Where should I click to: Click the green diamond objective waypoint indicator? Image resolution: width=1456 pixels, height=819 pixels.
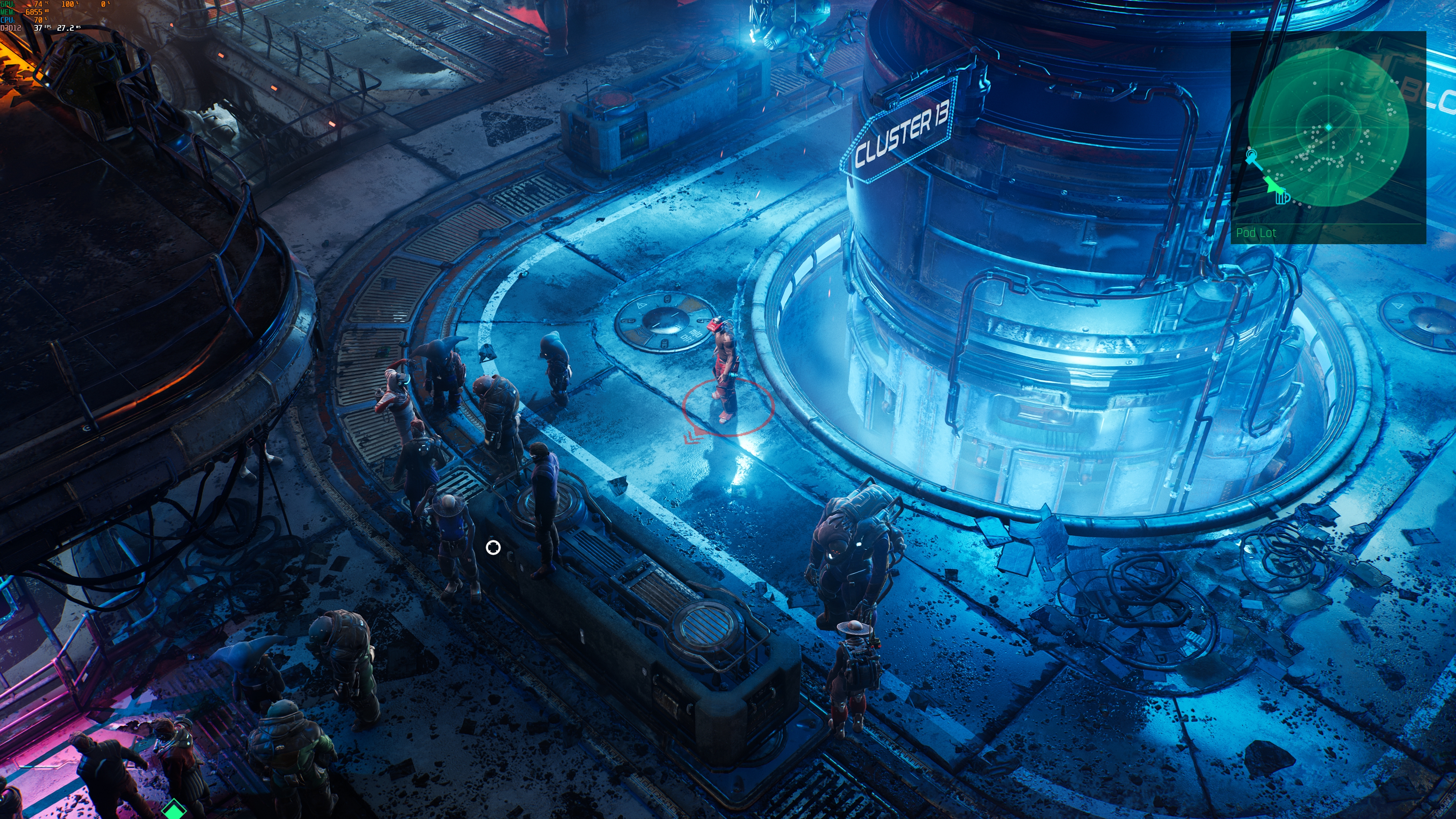click(x=174, y=810)
